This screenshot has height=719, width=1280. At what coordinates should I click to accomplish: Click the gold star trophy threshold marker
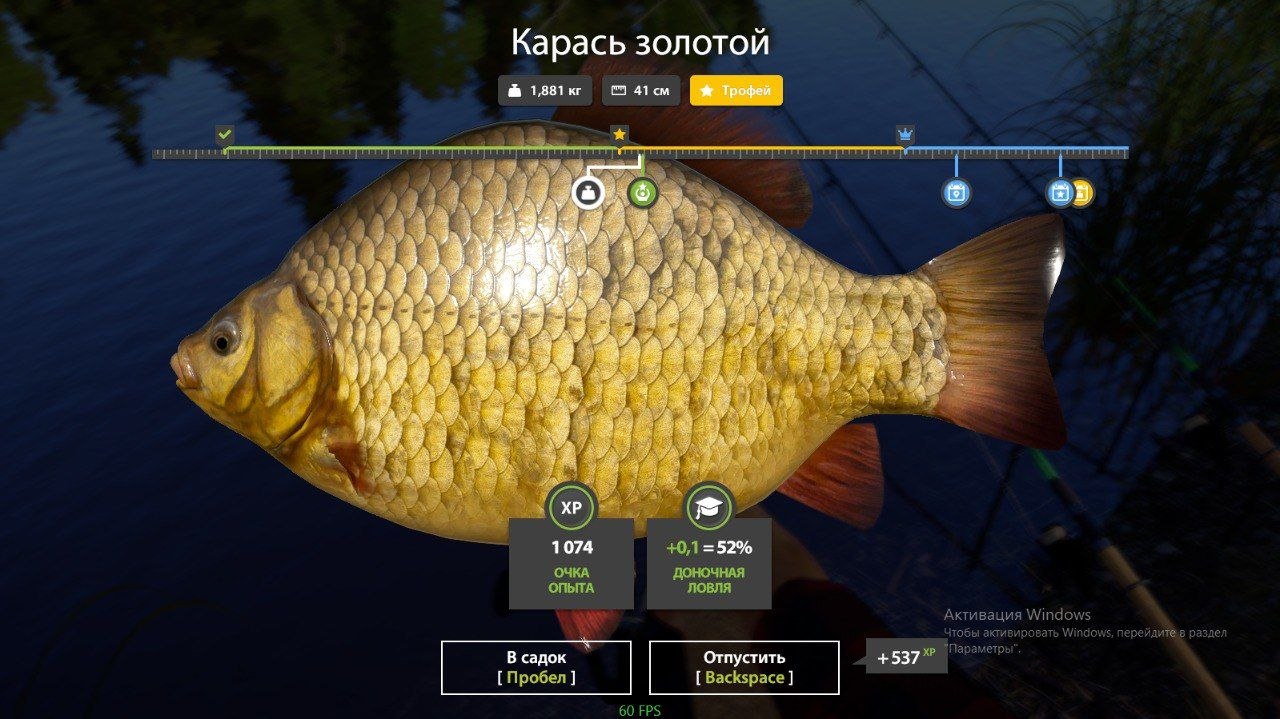619,134
